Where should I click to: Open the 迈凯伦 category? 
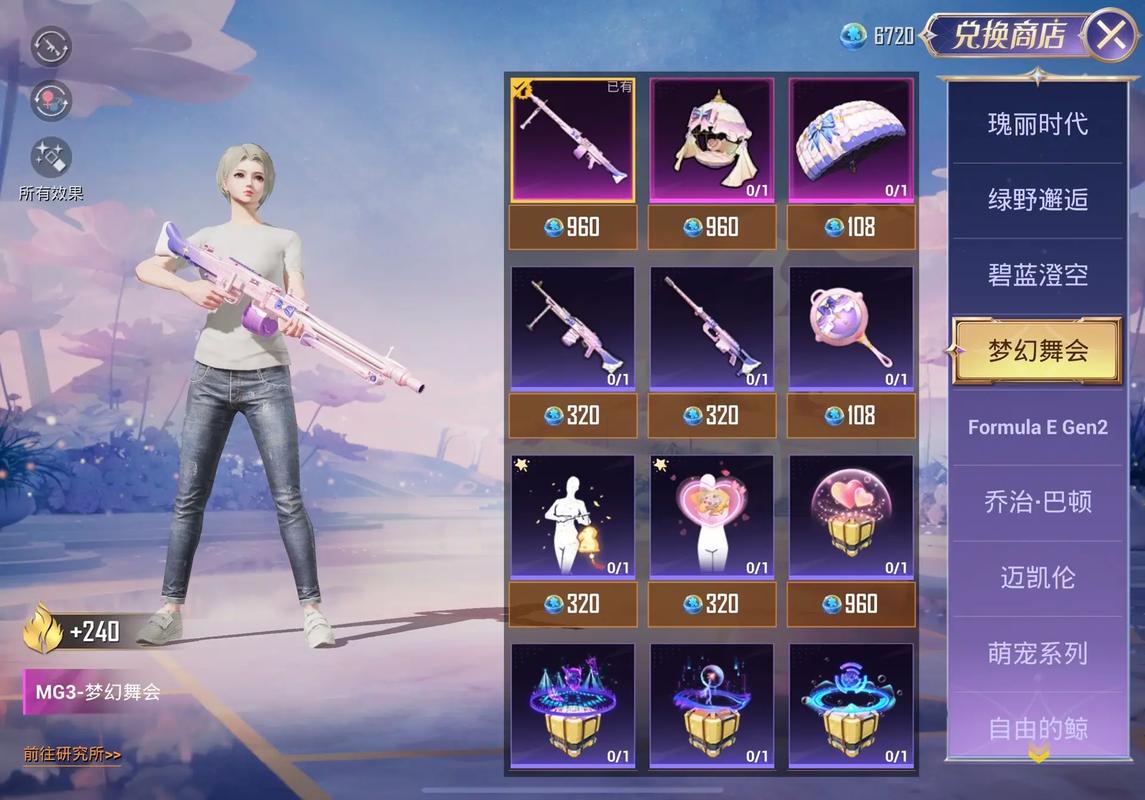tap(1037, 578)
